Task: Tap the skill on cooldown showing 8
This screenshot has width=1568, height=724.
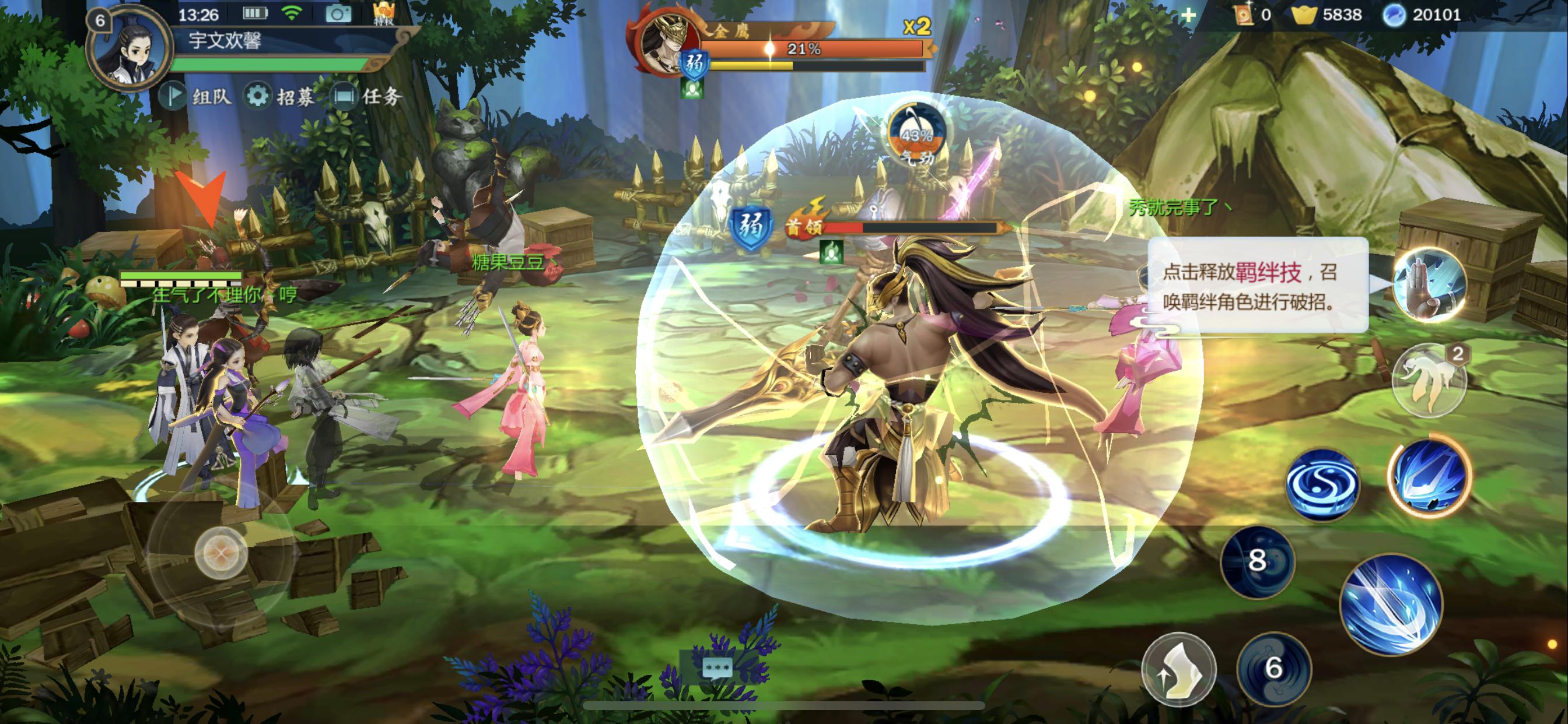Action: pyautogui.click(x=1257, y=561)
